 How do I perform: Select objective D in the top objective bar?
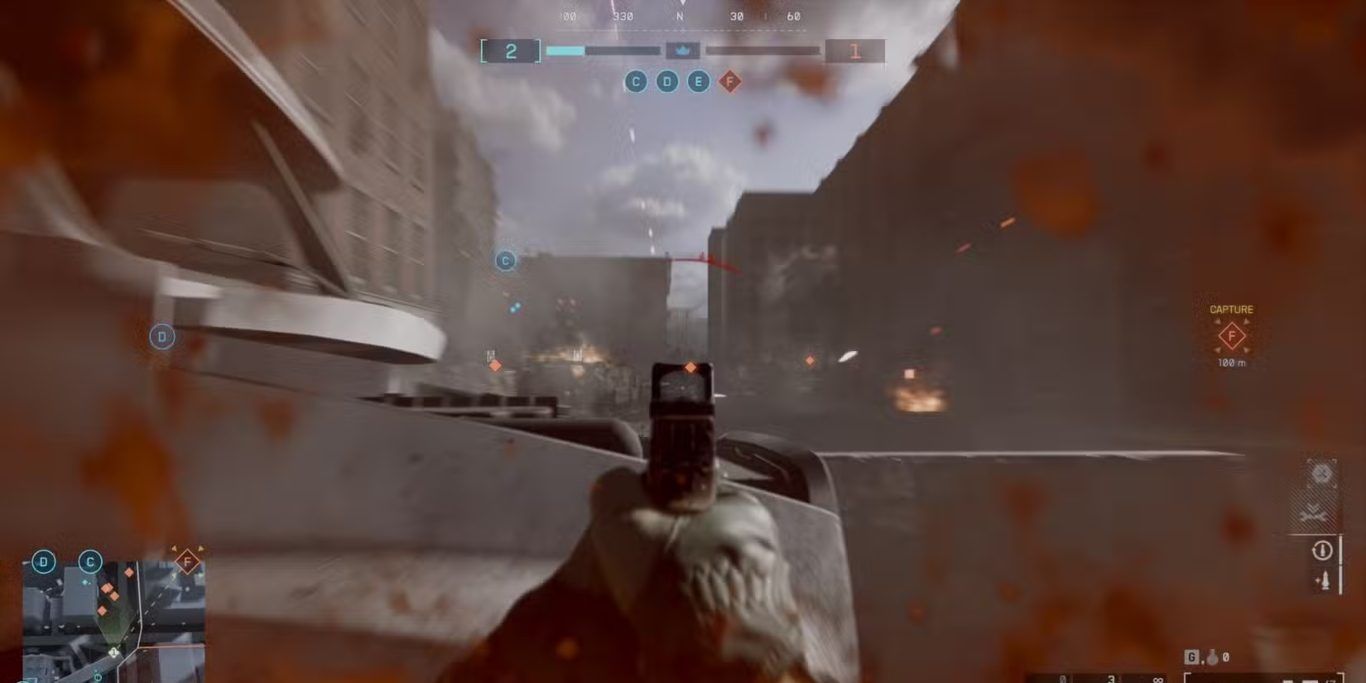(667, 81)
